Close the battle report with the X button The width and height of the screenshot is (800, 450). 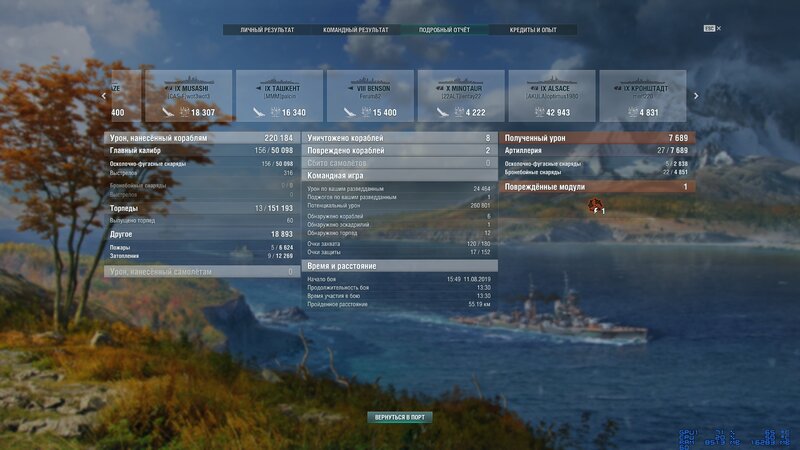718,28
